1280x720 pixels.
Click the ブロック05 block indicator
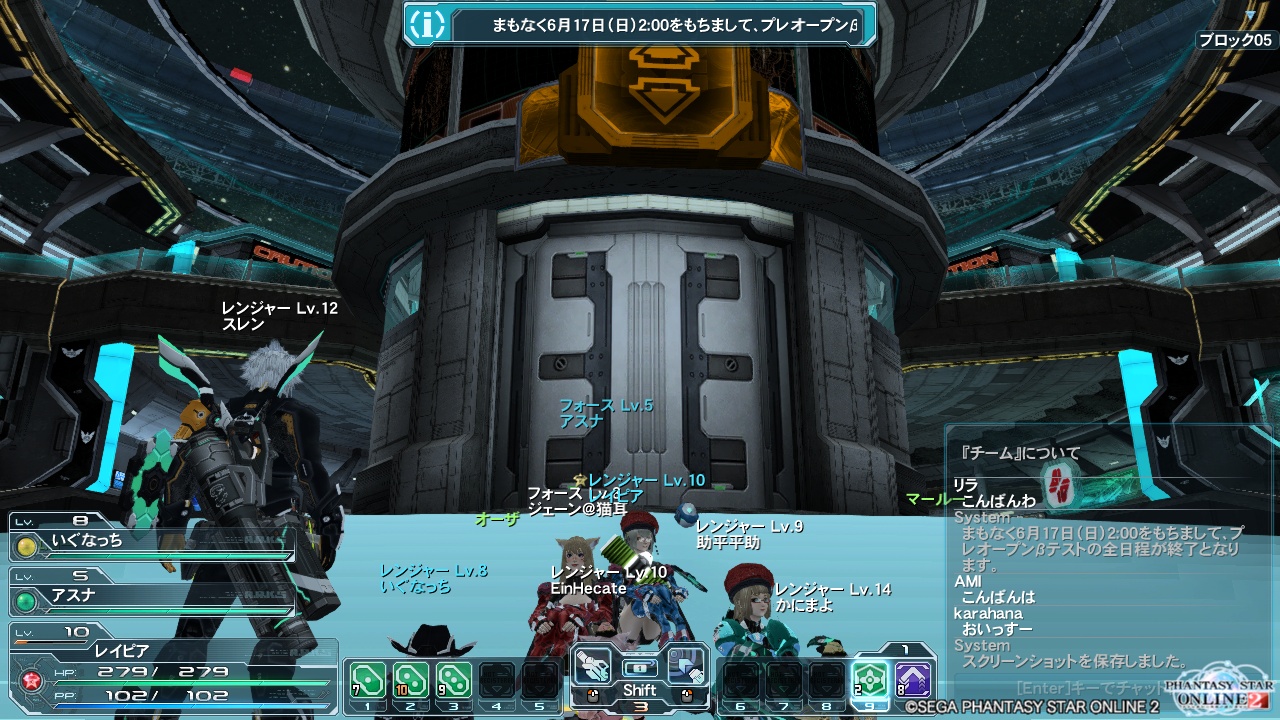pos(1235,40)
